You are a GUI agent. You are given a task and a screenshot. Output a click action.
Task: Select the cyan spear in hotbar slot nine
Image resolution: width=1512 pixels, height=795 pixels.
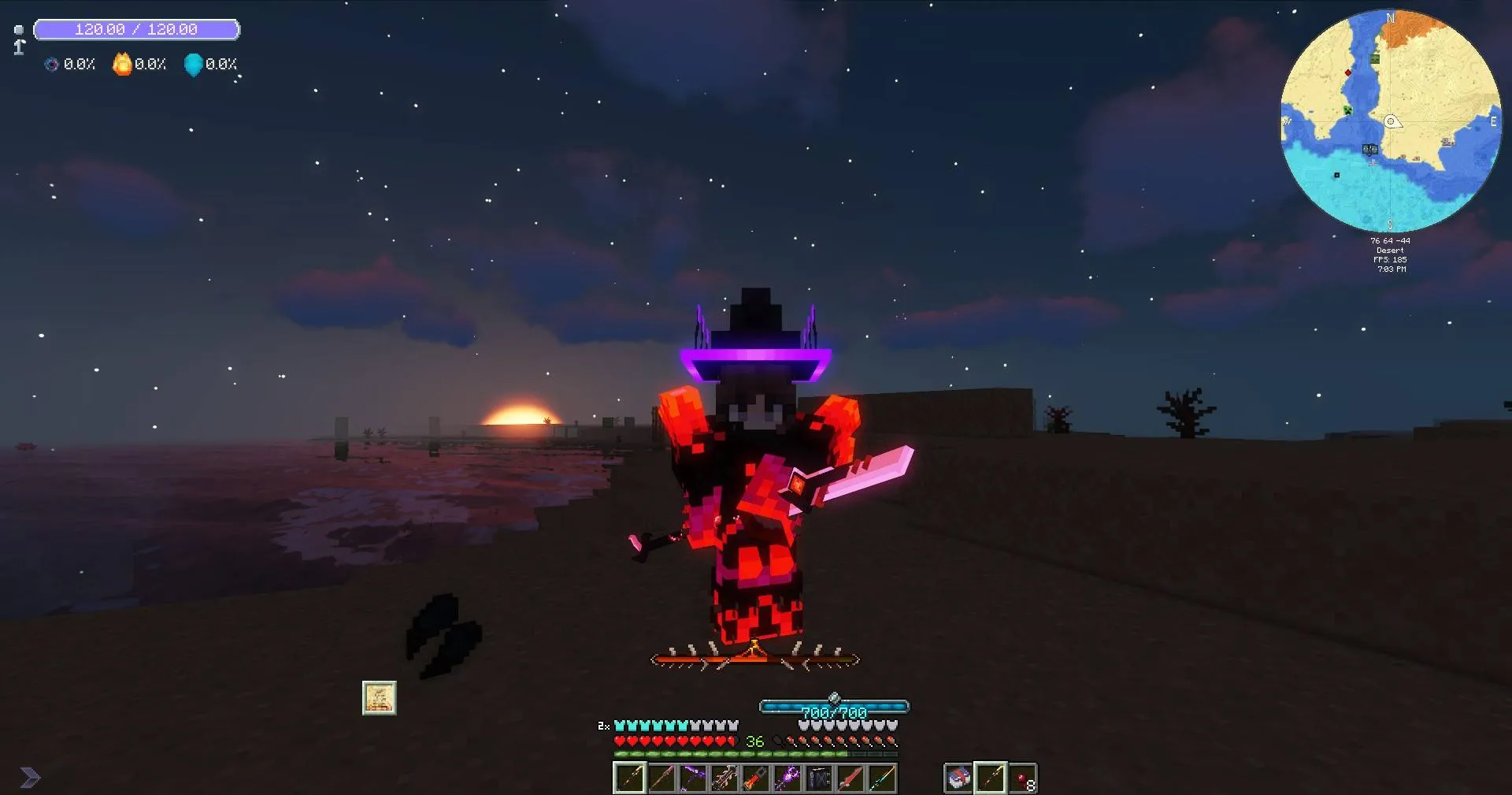coord(880,778)
